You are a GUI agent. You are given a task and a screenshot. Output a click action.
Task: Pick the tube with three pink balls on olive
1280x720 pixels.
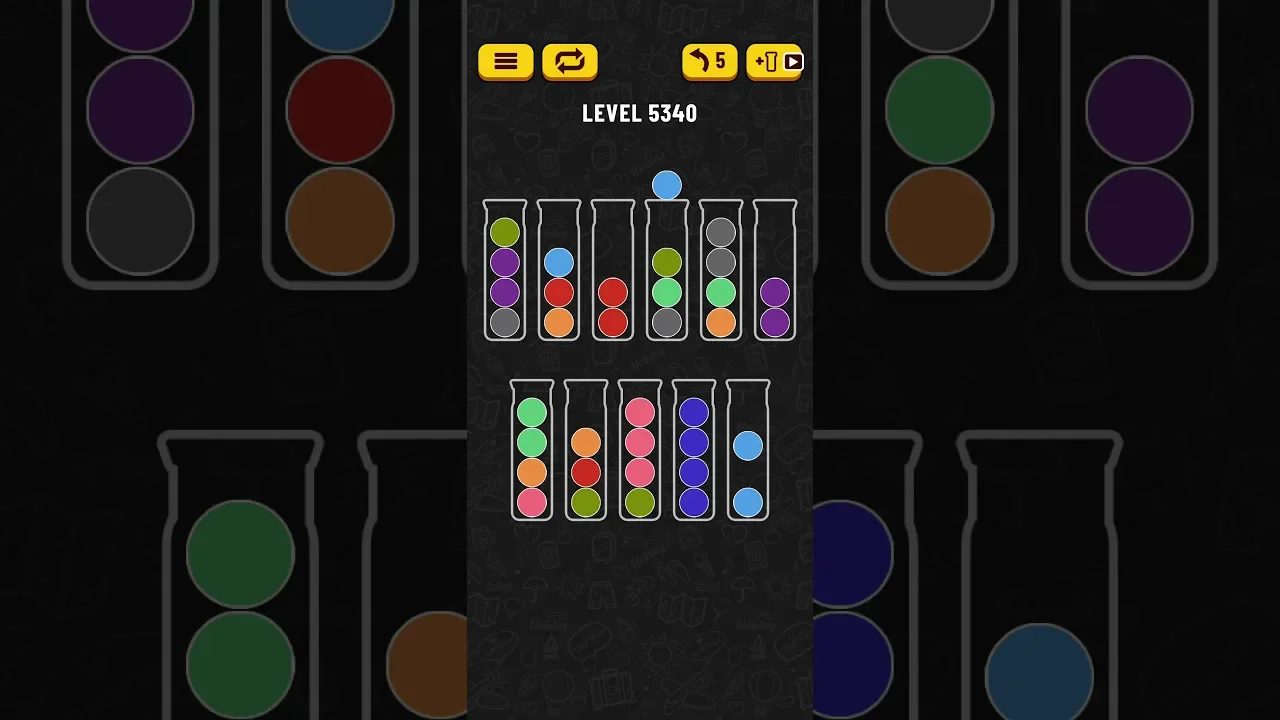click(640, 451)
